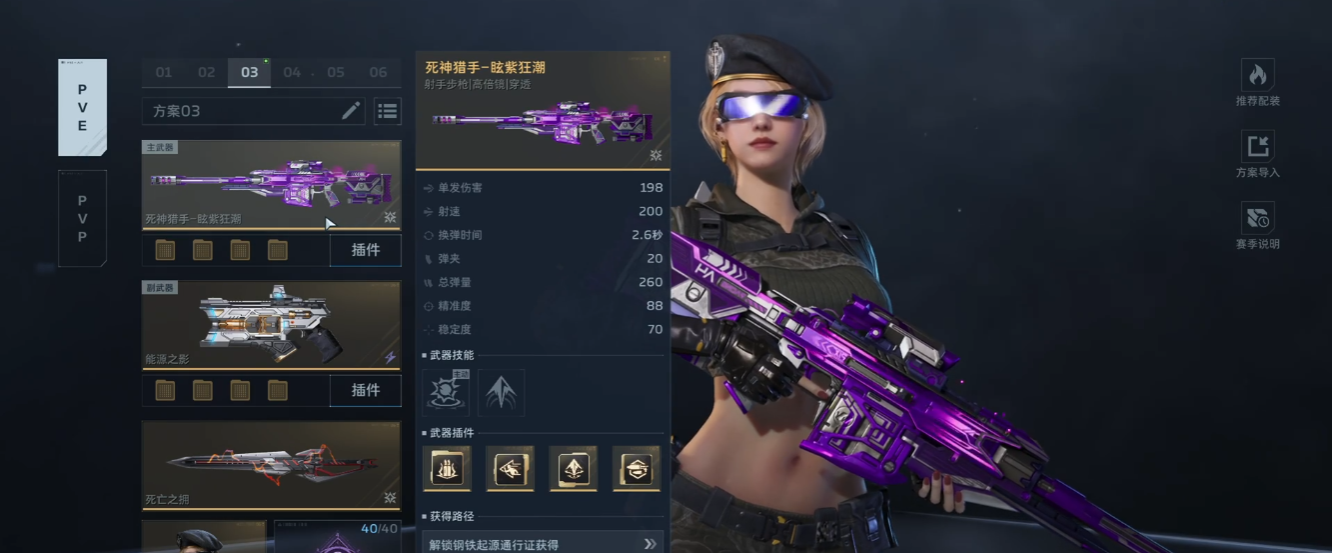Image resolution: width=1332 pixels, height=553 pixels.
Task: Switch to the PVE mode tab
Action: point(82,107)
